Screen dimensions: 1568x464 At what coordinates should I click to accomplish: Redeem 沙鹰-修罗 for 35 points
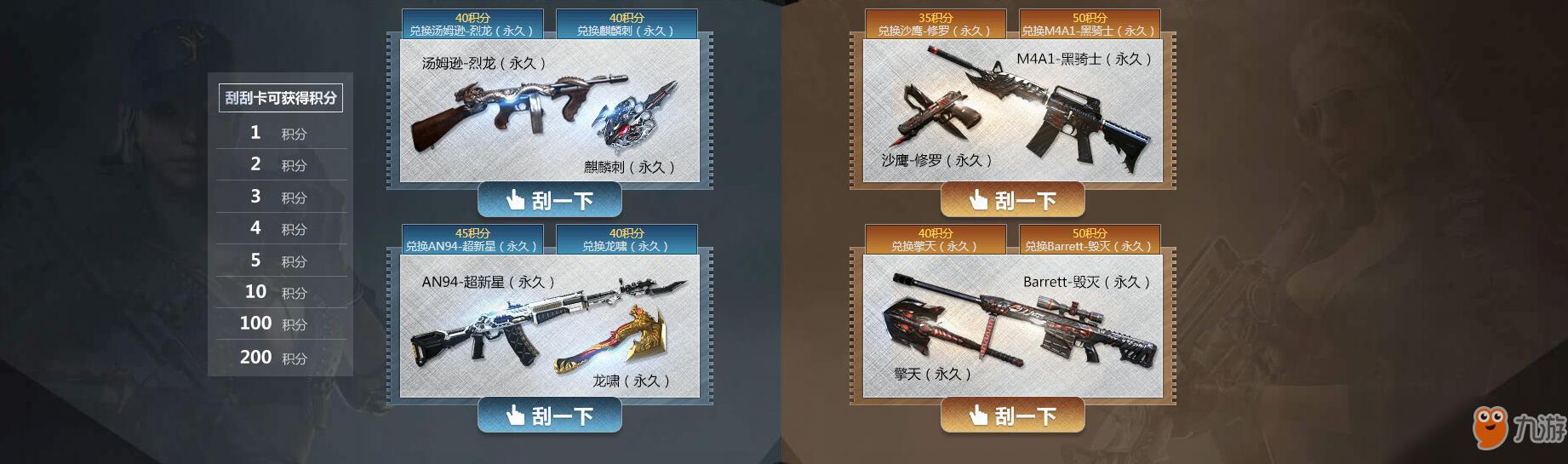click(936, 24)
